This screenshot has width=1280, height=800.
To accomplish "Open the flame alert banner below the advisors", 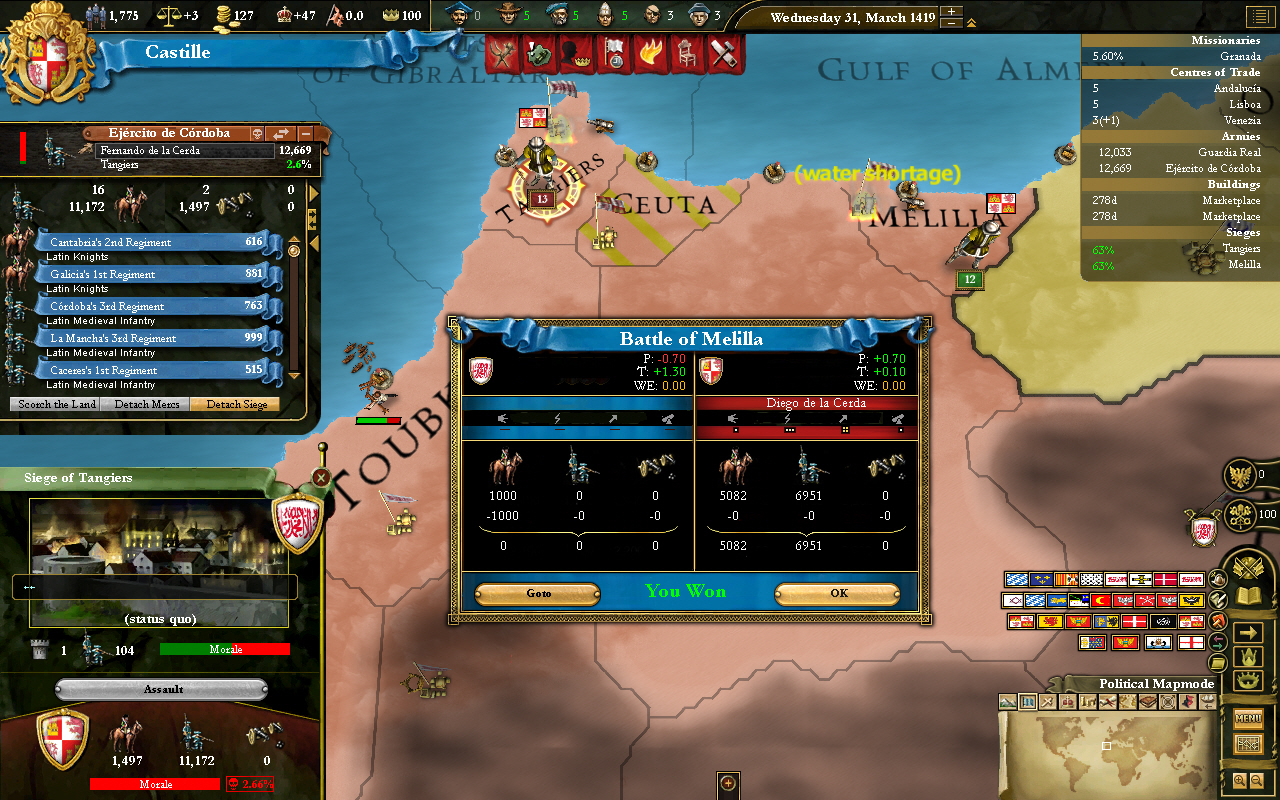I will [x=652, y=58].
